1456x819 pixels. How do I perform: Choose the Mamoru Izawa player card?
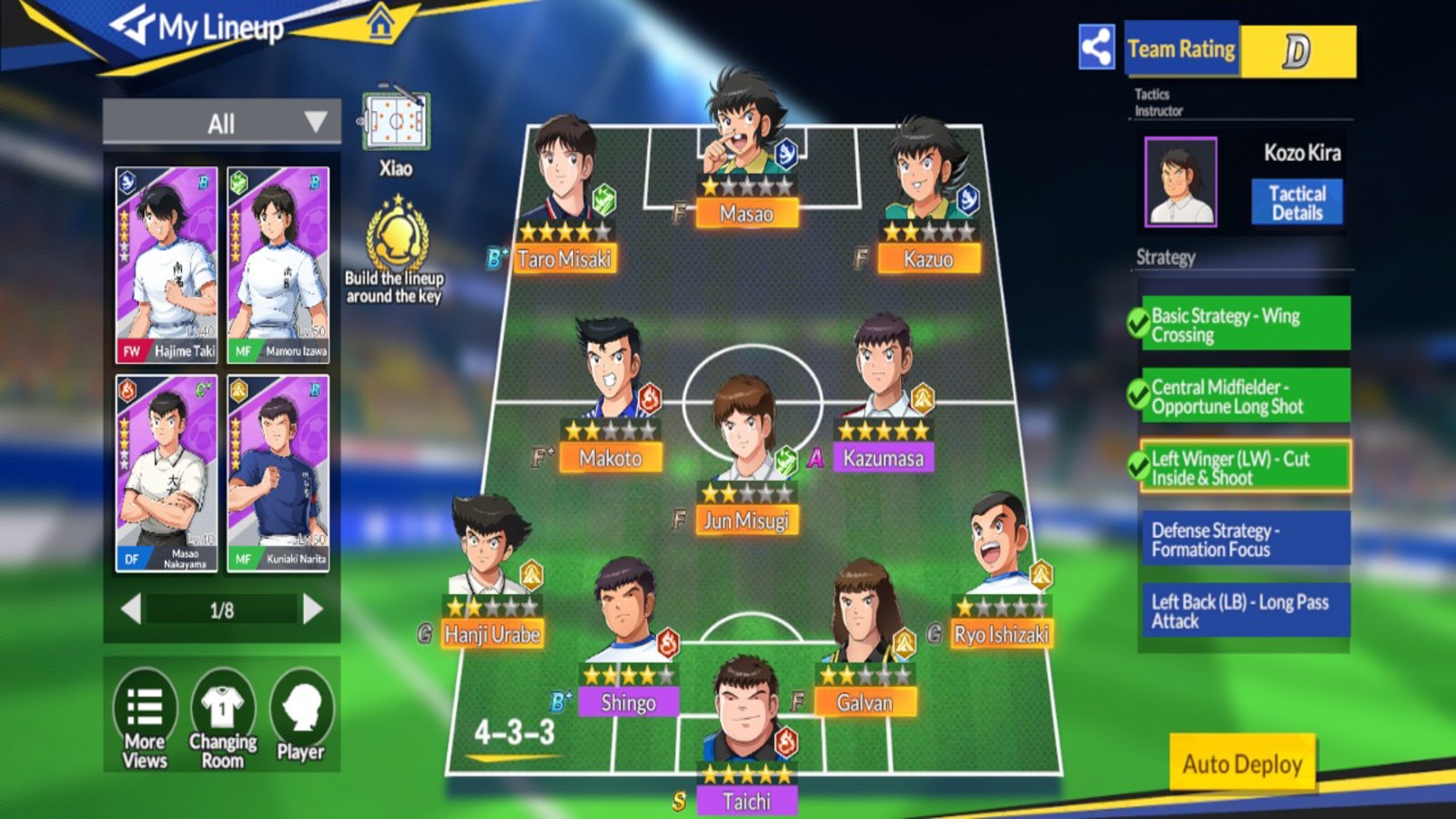pyautogui.click(x=278, y=264)
